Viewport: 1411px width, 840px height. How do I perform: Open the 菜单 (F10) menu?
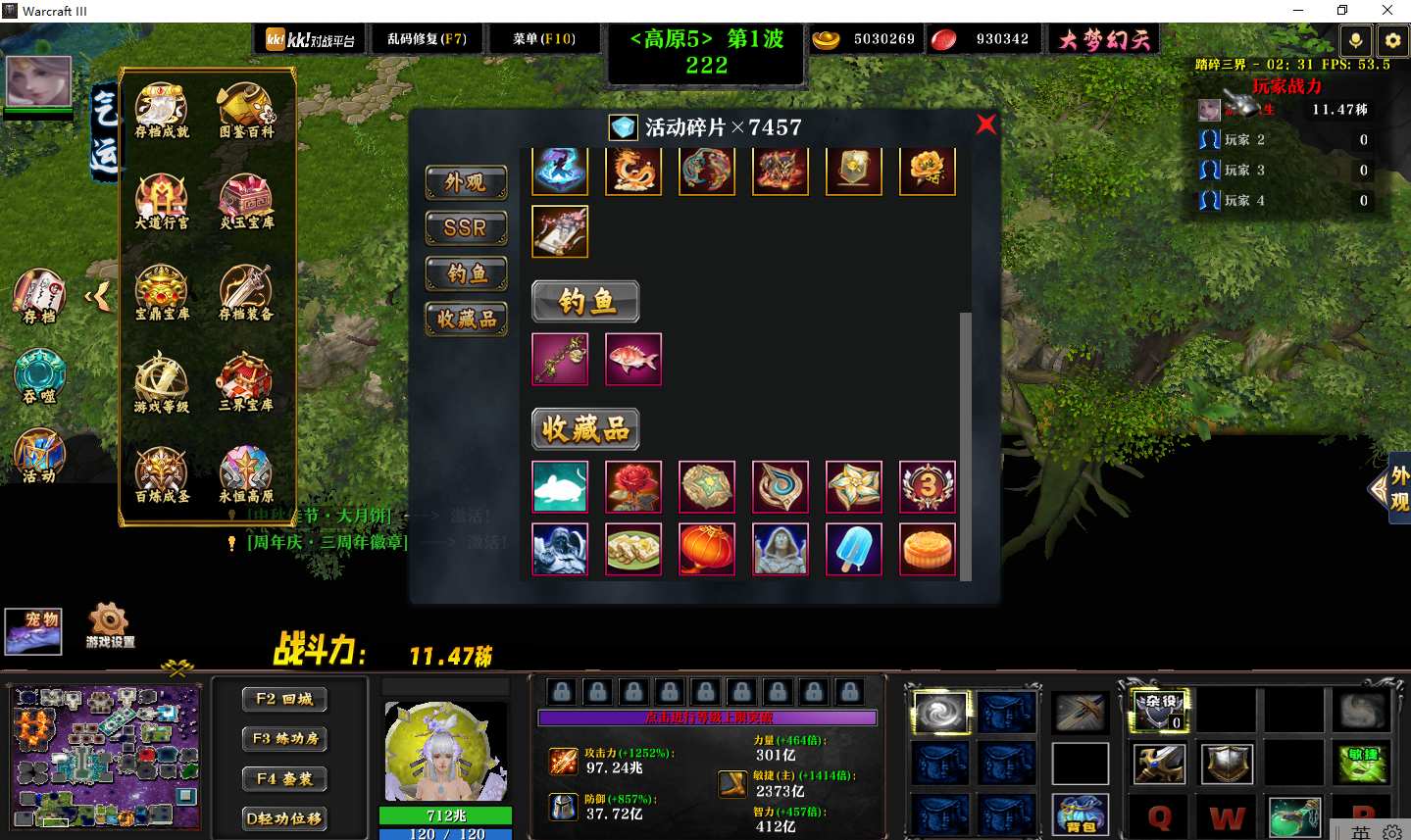(544, 39)
